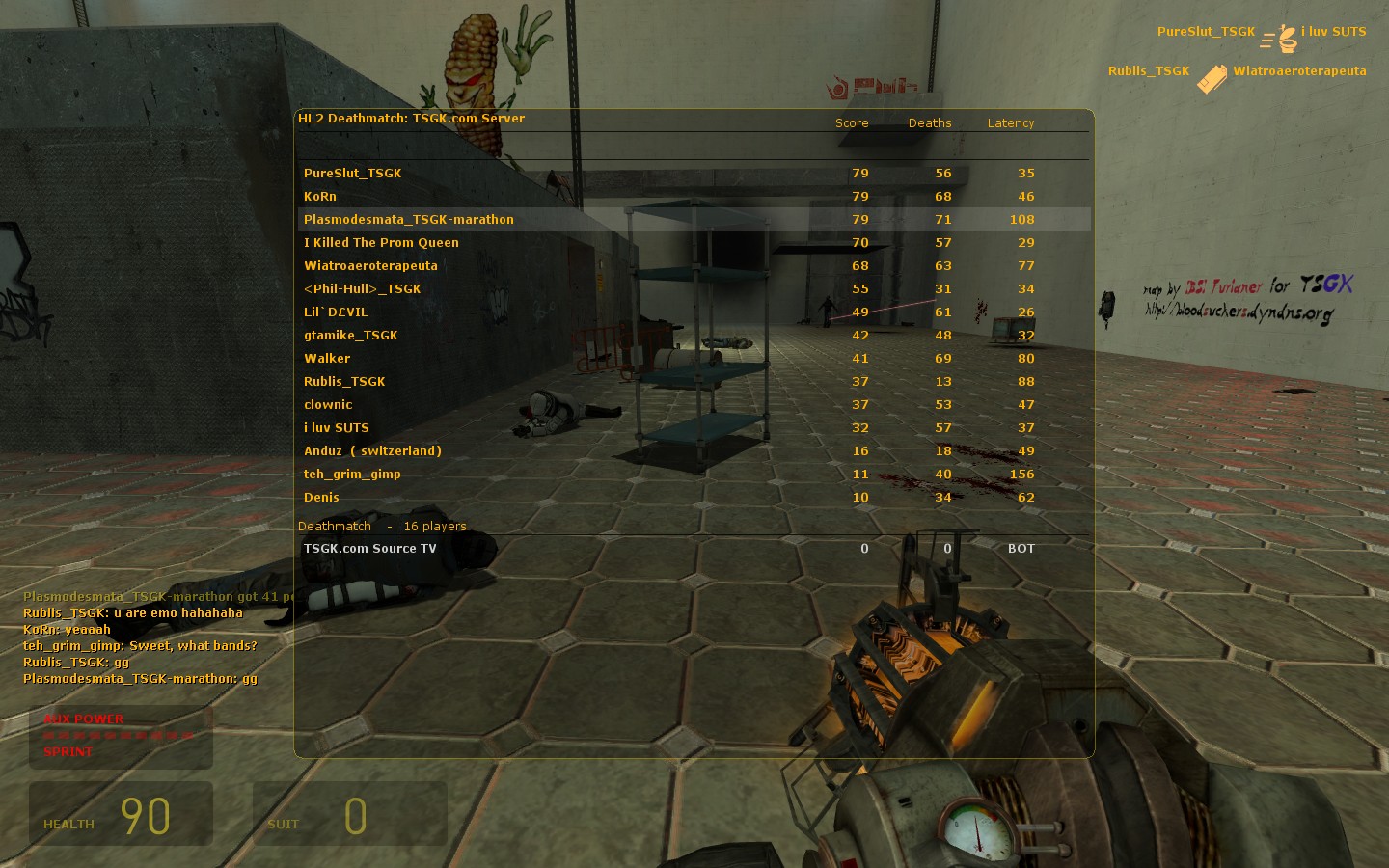Select the highlighted Plasmodesmata_TSGK-marathon row

click(409, 219)
